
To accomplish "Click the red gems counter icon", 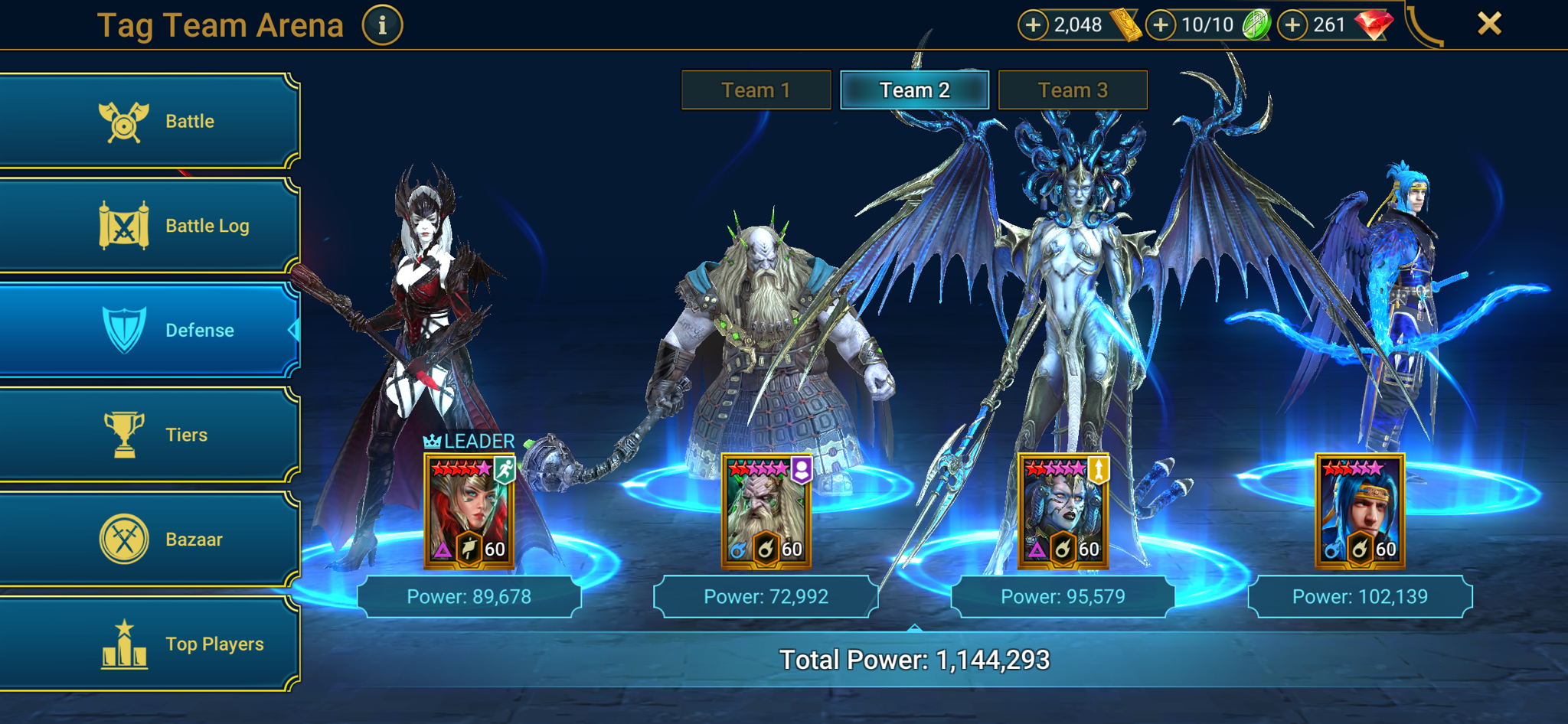I will point(1374,23).
